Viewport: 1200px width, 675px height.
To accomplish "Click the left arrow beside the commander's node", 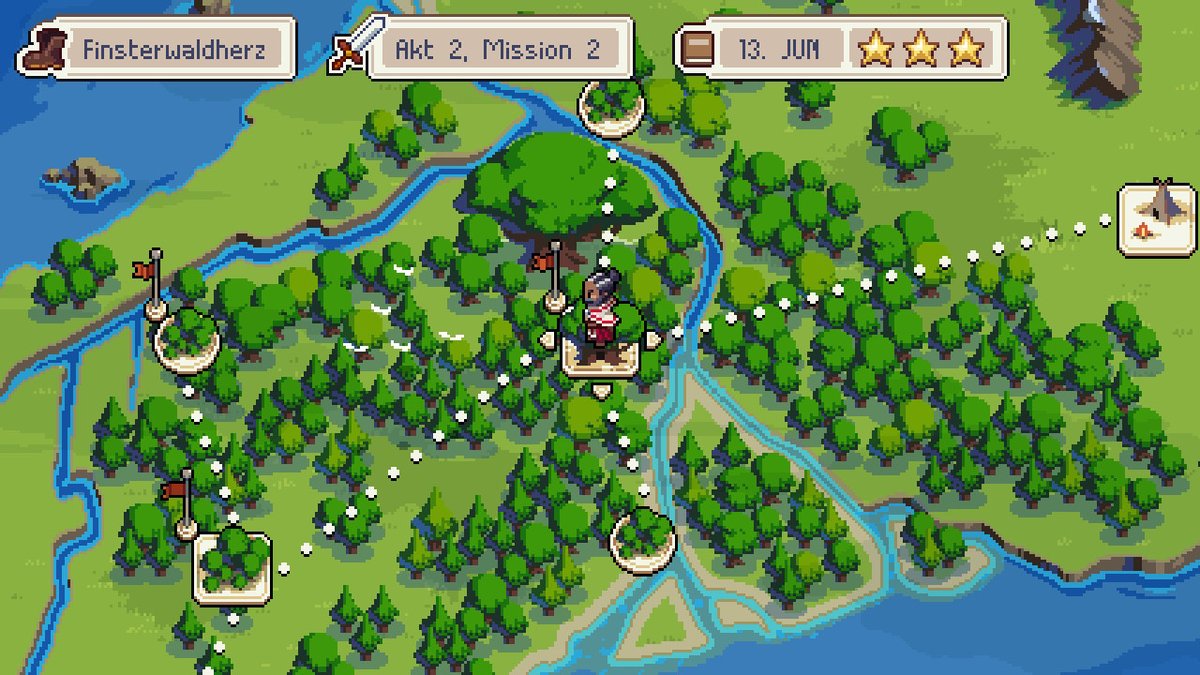I will click(548, 340).
